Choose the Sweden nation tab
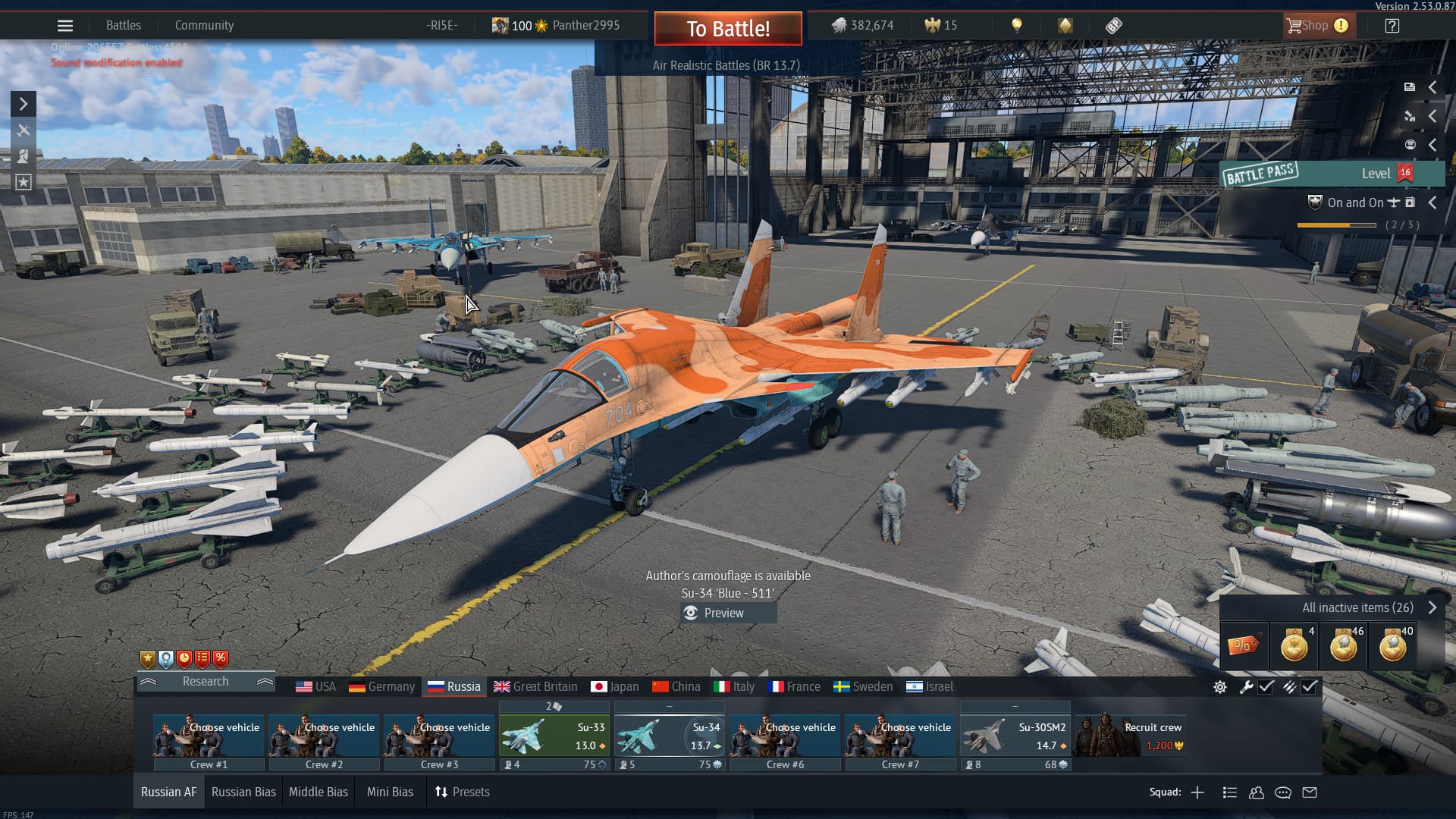Image resolution: width=1456 pixels, height=819 pixels. tap(863, 686)
